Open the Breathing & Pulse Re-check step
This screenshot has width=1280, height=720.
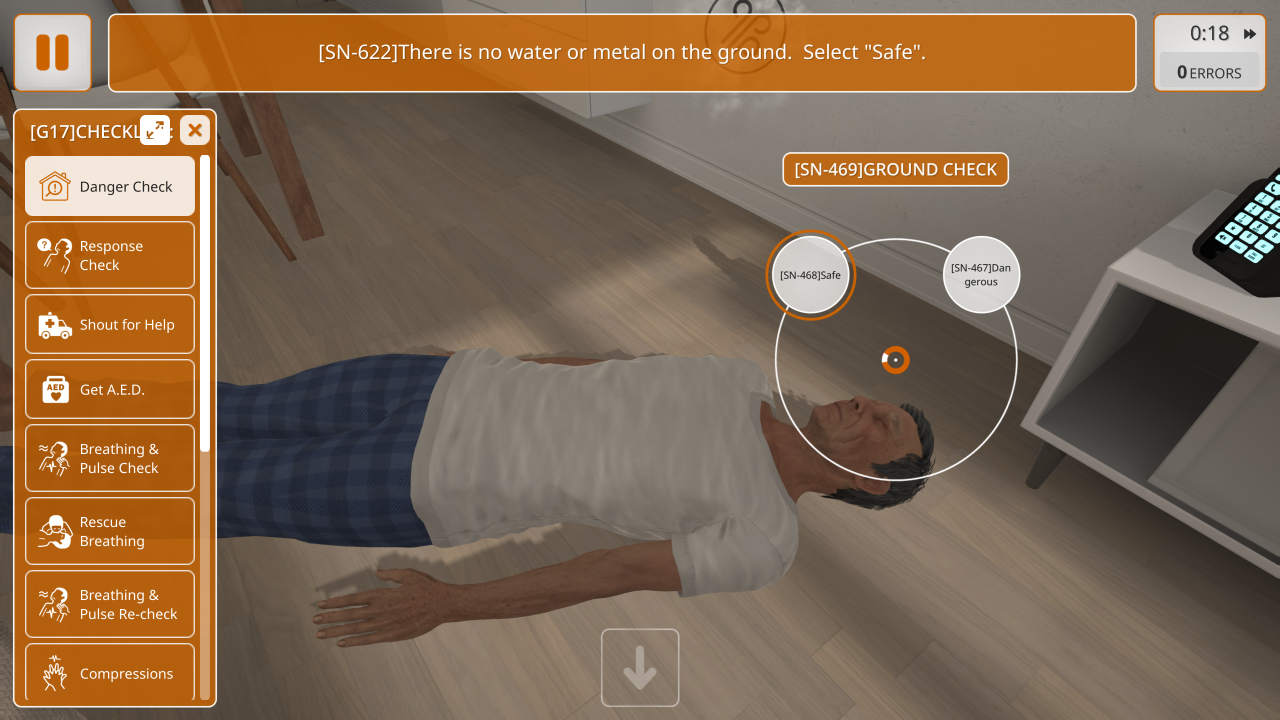[110, 604]
